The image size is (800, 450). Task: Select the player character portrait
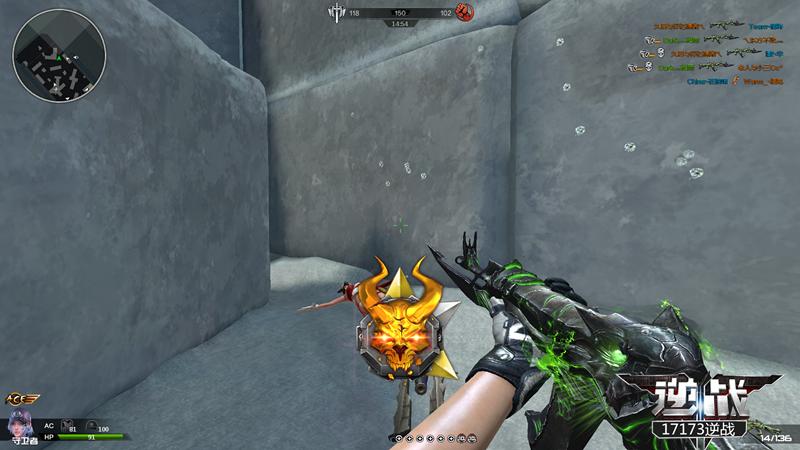19,421
